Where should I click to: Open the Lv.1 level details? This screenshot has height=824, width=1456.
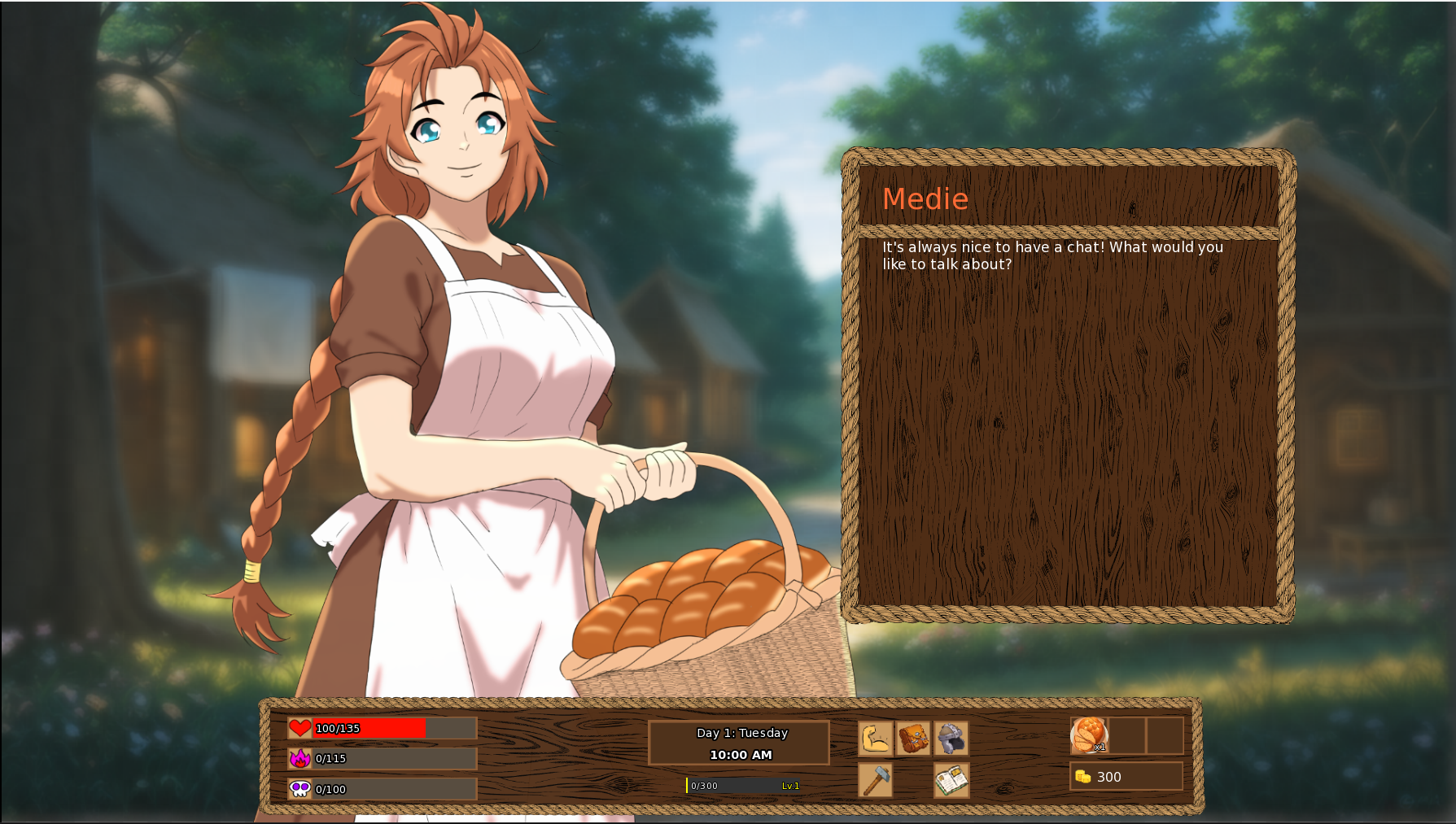[x=790, y=785]
